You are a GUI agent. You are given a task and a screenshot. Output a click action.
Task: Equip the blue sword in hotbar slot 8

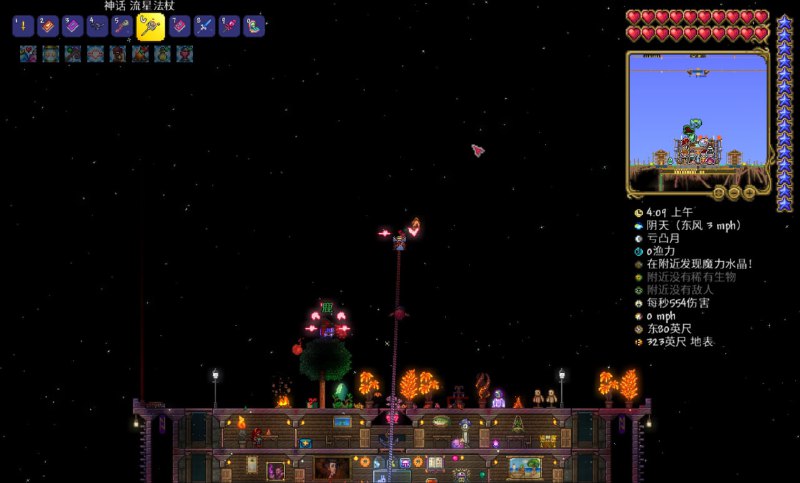coord(204,26)
